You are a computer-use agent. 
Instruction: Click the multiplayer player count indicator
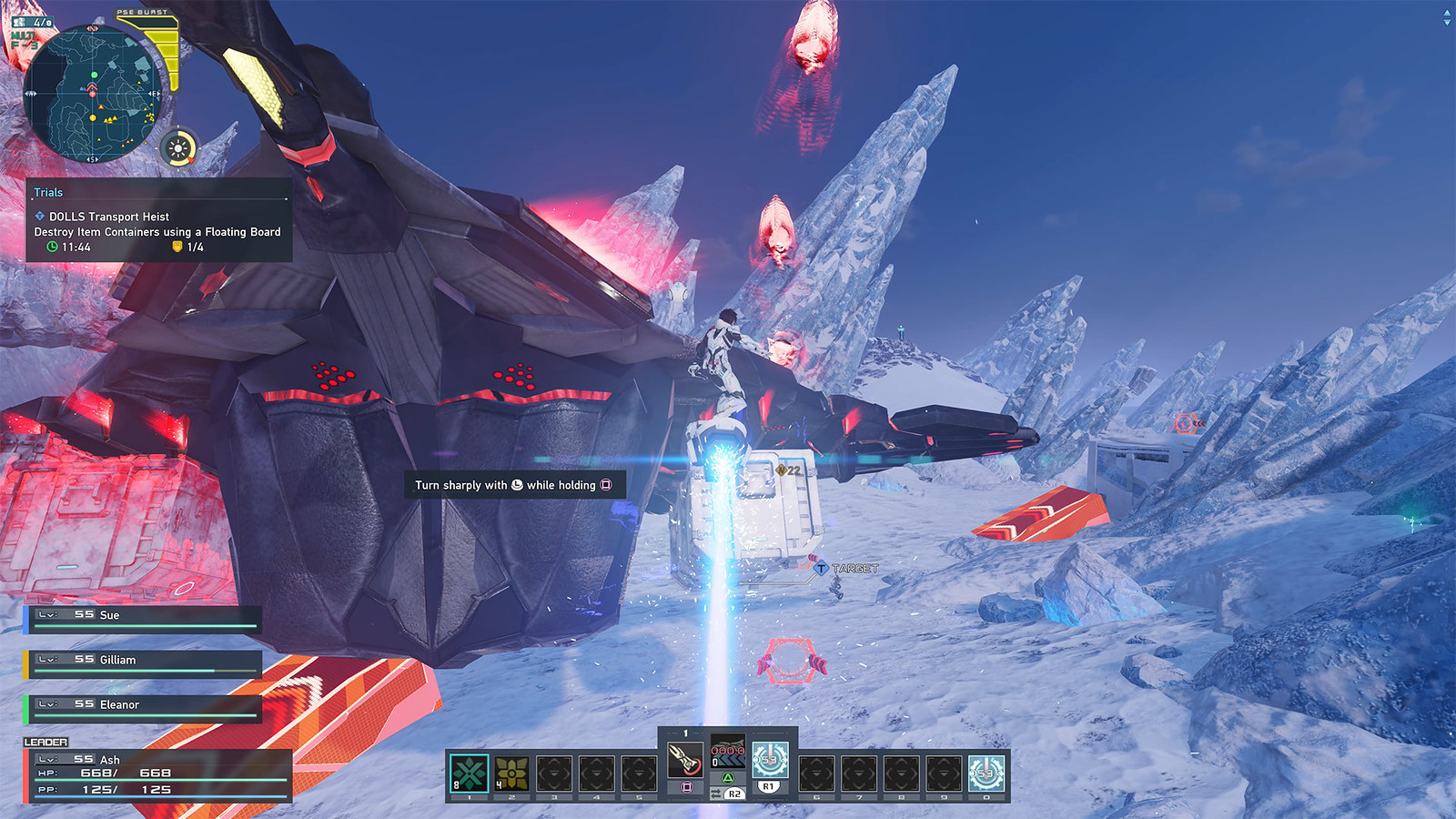pyautogui.click(x=33, y=22)
